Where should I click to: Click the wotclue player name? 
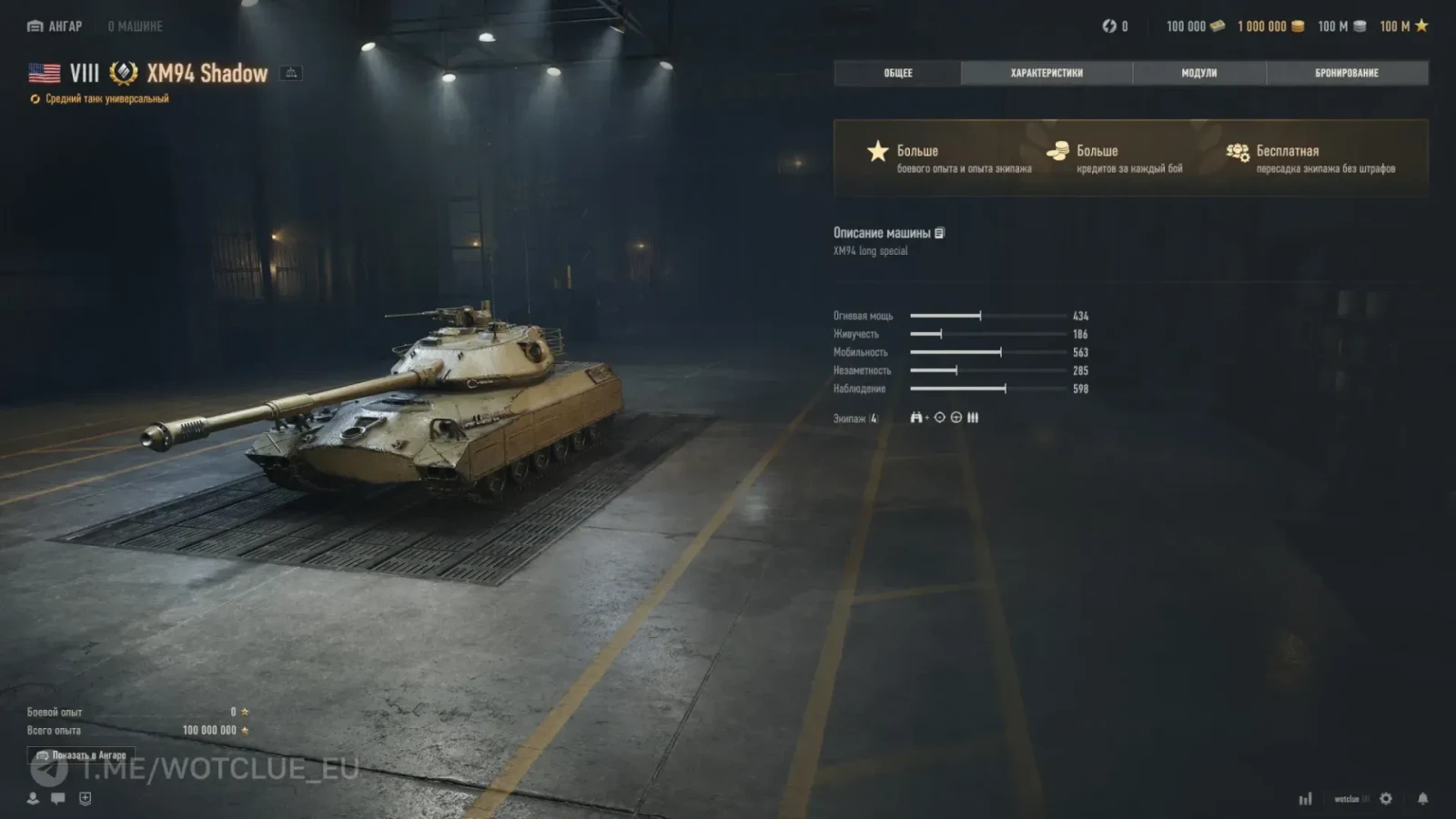click(1347, 799)
